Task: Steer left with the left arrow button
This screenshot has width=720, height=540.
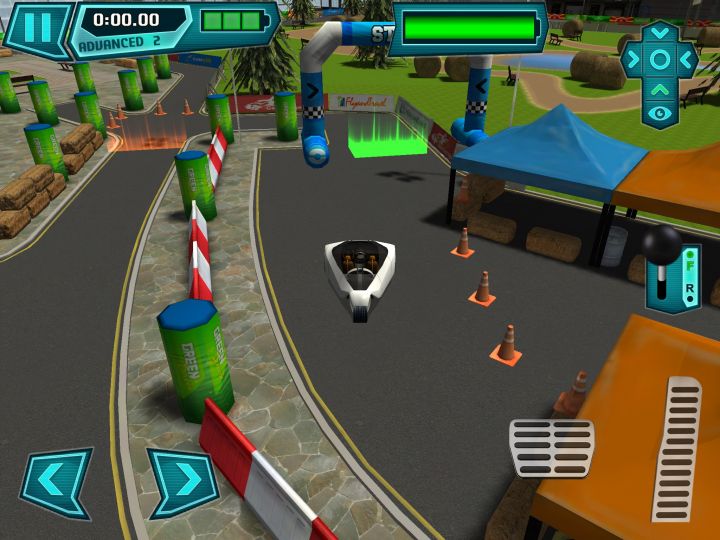Action: [x=56, y=483]
